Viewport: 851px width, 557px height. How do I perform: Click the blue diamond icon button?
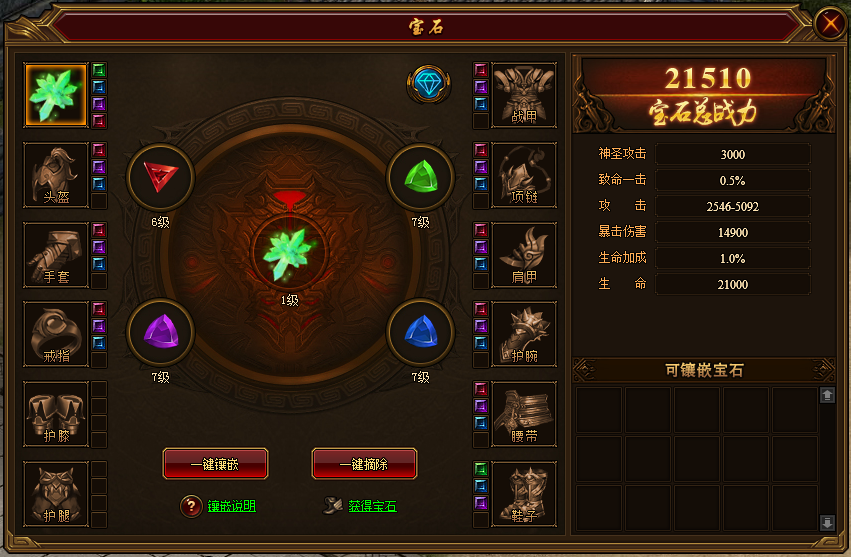[x=429, y=85]
